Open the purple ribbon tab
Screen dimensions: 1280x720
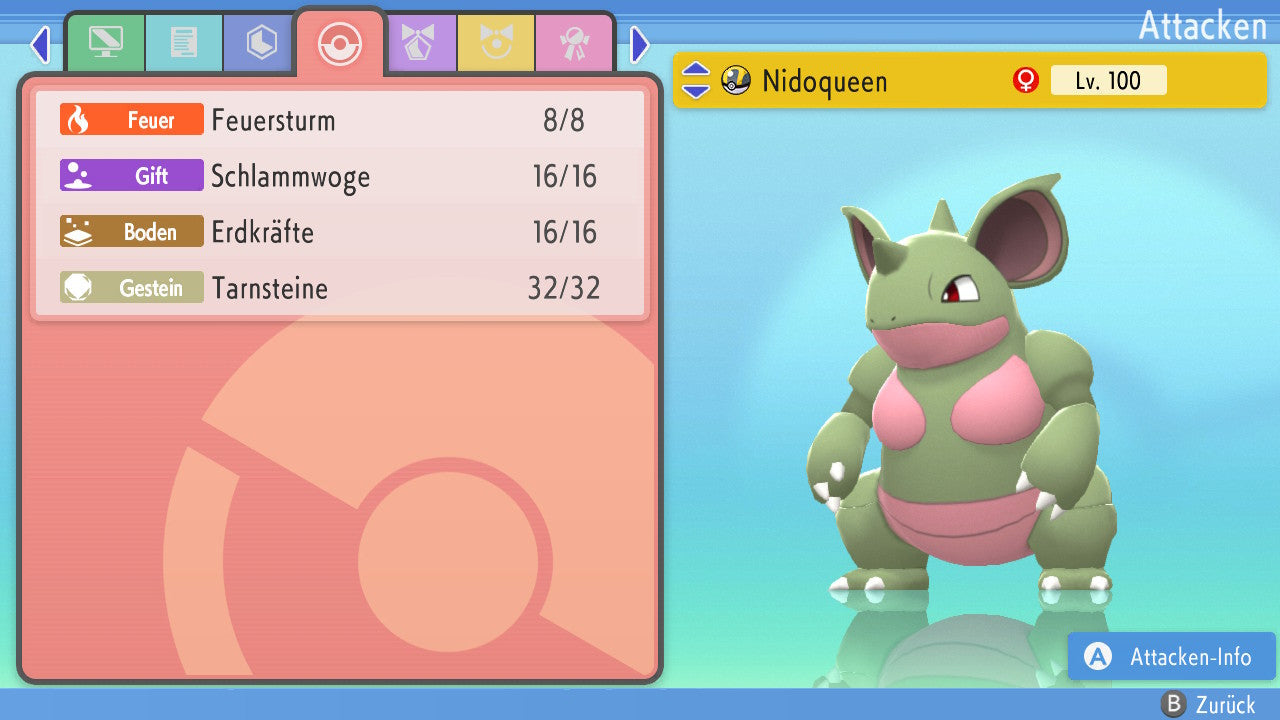419,43
